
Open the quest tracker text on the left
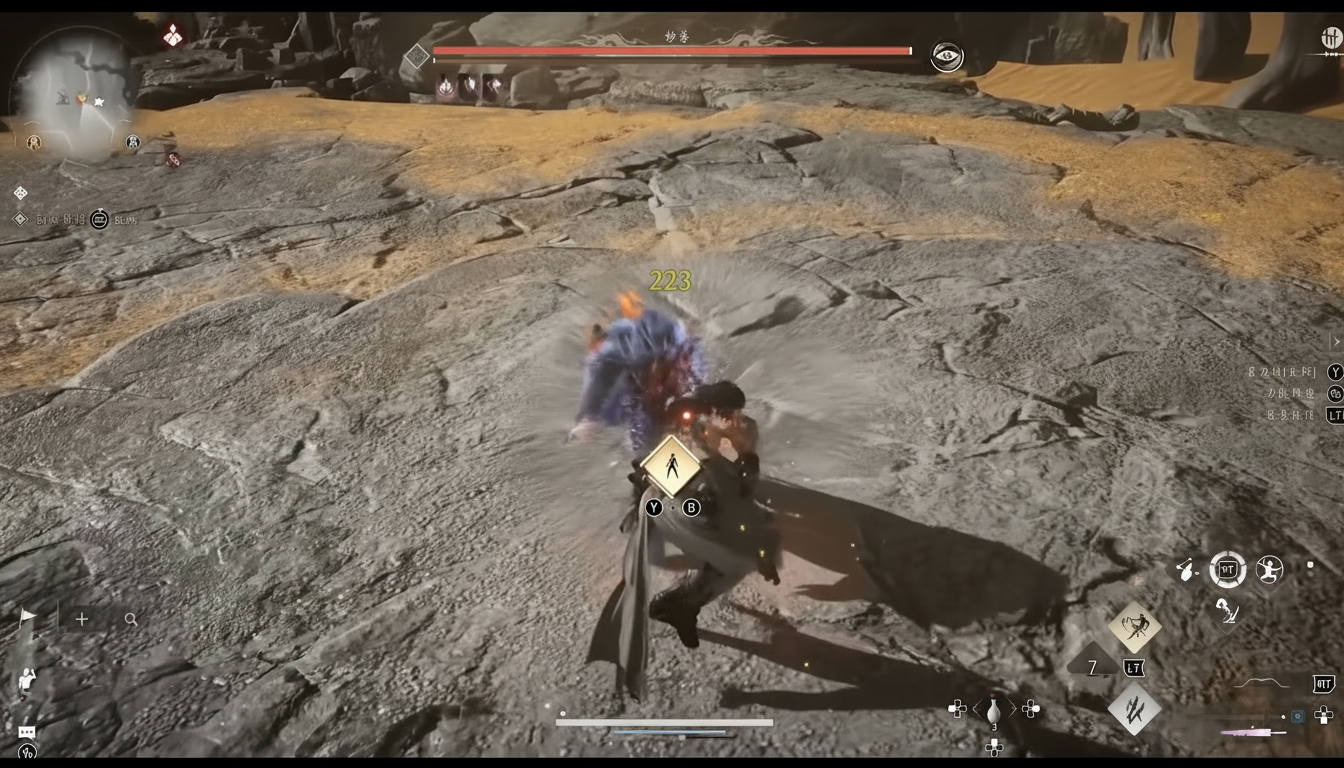coord(60,218)
